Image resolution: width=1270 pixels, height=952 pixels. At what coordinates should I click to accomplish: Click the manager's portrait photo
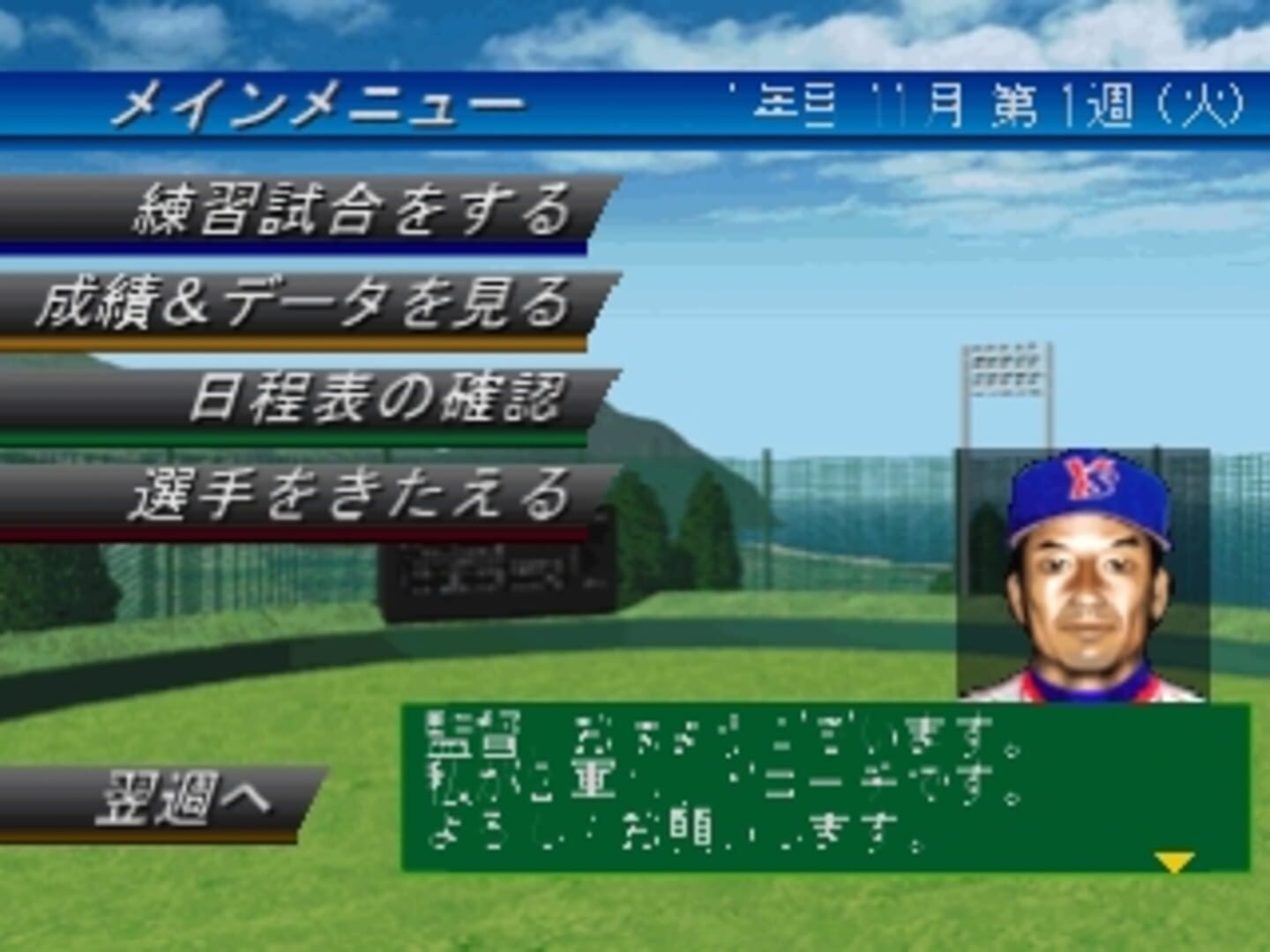click(1085, 582)
